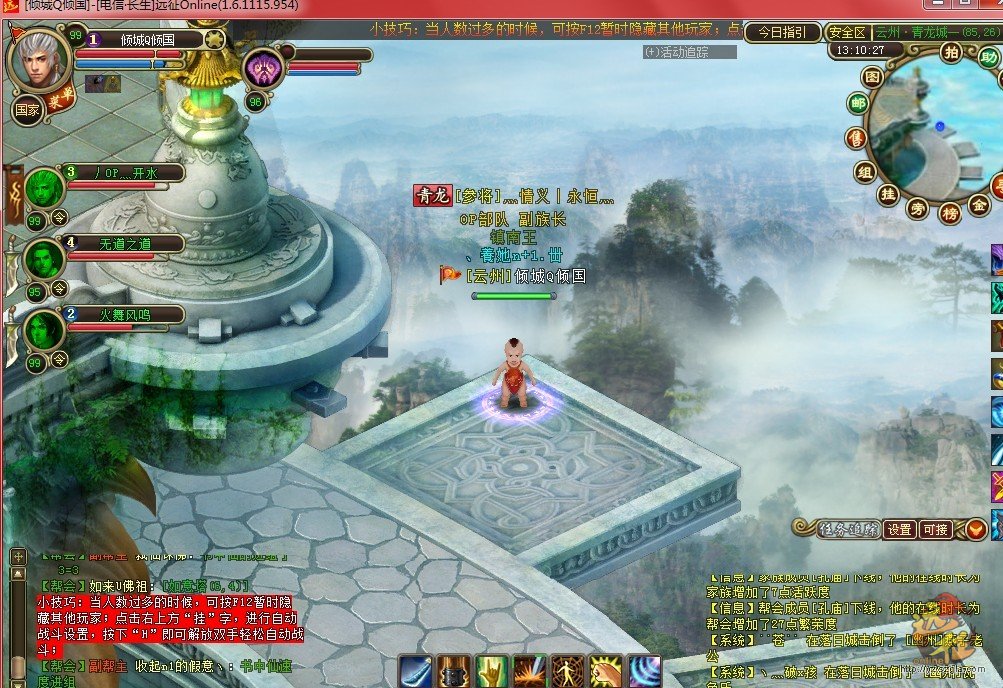Viewport: 1003px width, 688px height.
Task: Open the 图 map button
Action: click(873, 77)
